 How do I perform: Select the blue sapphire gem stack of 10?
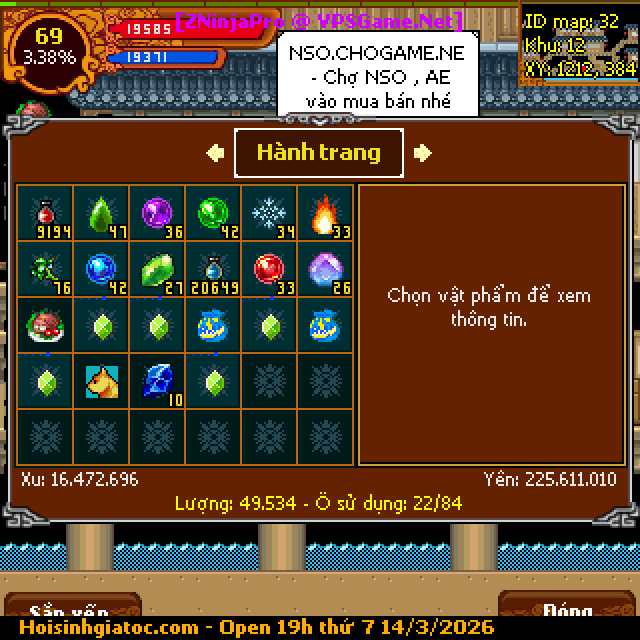(x=157, y=381)
